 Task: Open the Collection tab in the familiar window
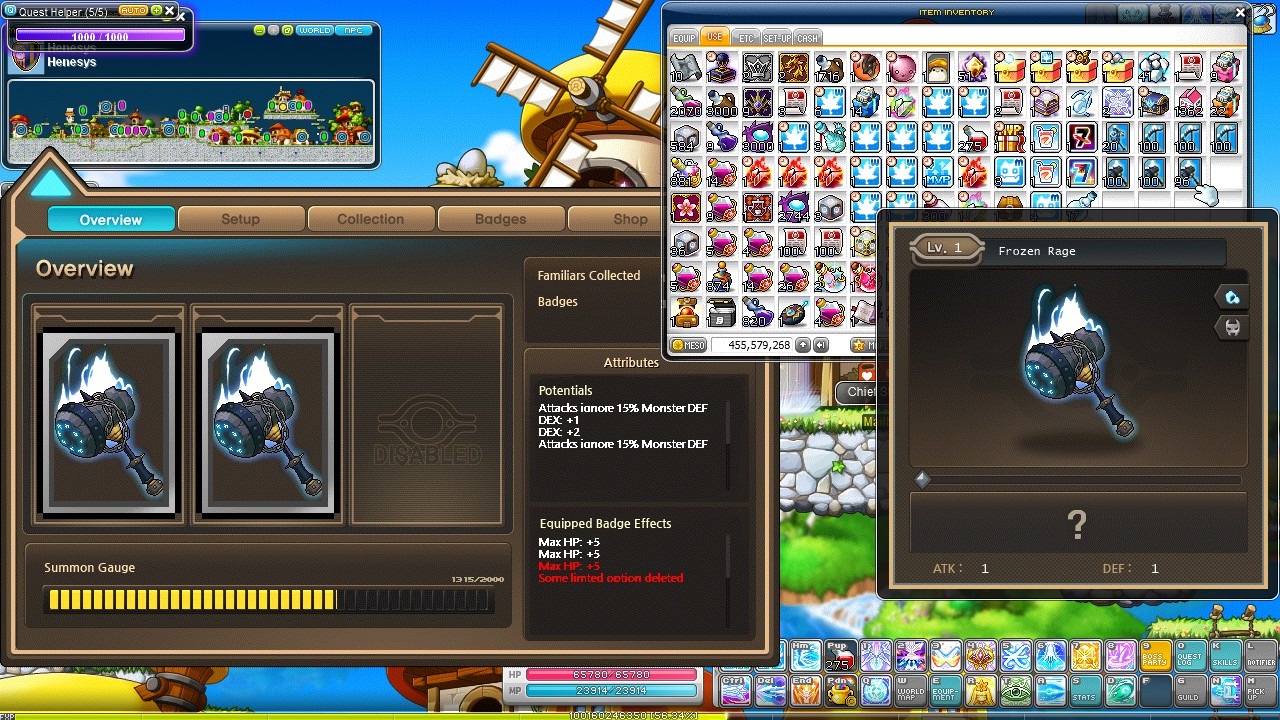click(371, 219)
